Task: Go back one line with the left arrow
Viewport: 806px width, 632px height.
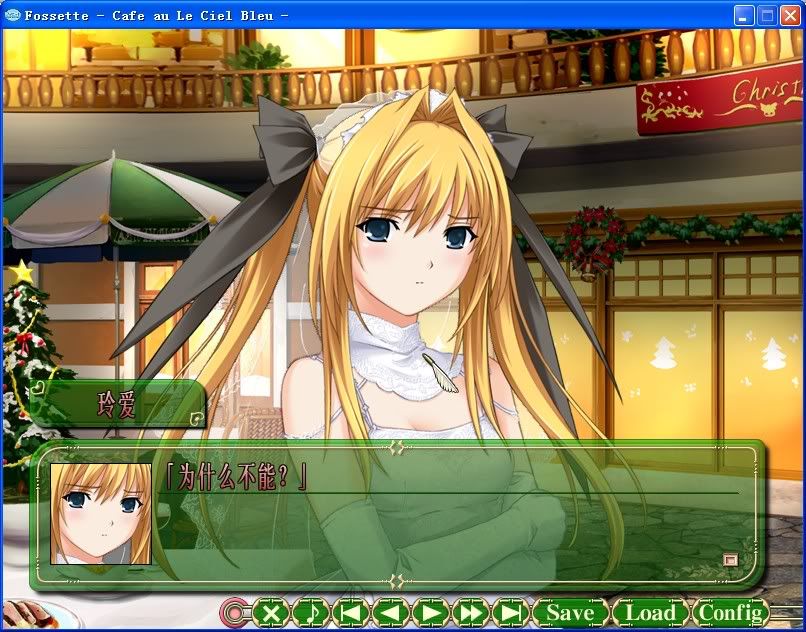Action: pos(391,612)
